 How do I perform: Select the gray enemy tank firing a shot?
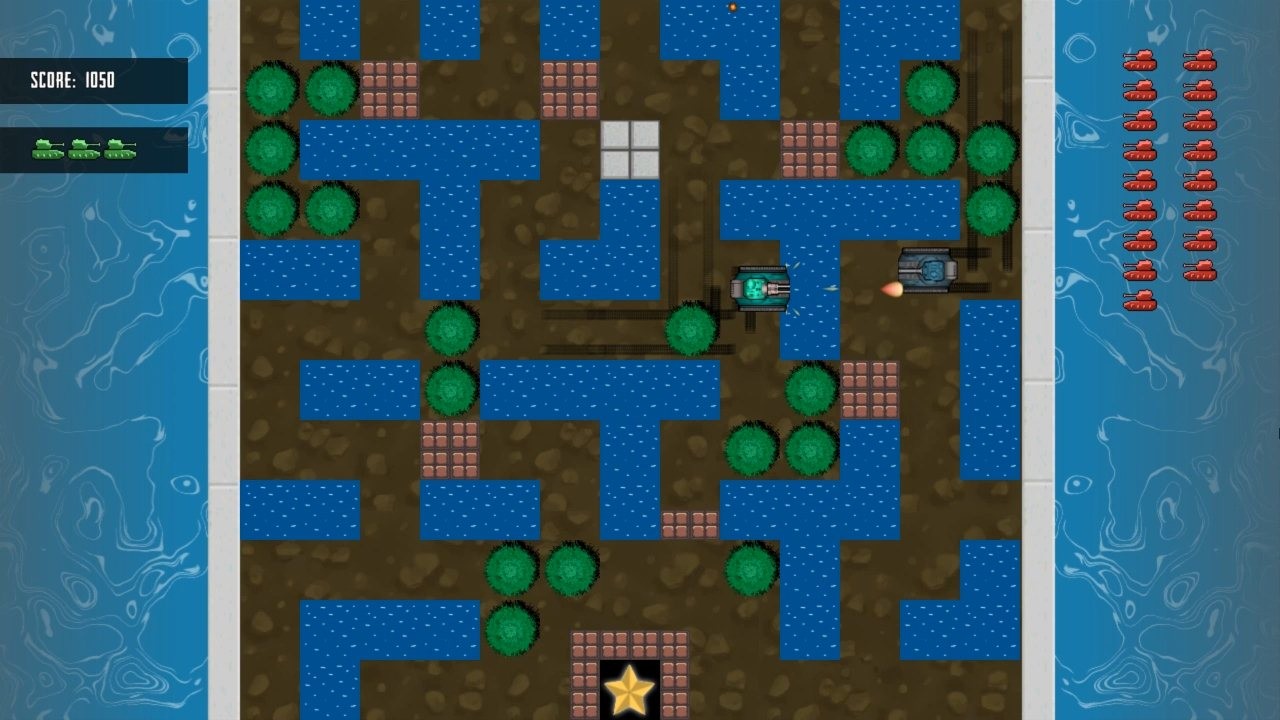(x=925, y=272)
